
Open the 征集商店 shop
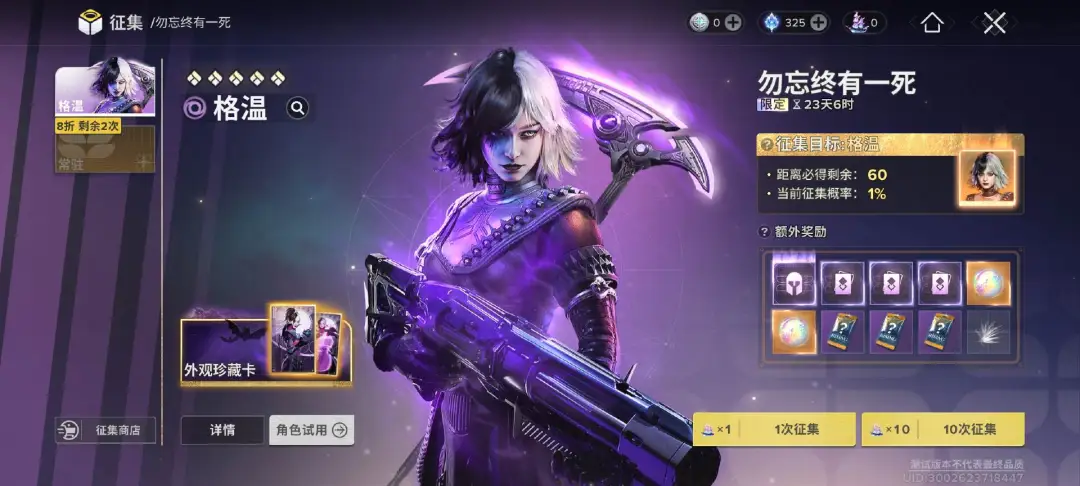pos(105,430)
